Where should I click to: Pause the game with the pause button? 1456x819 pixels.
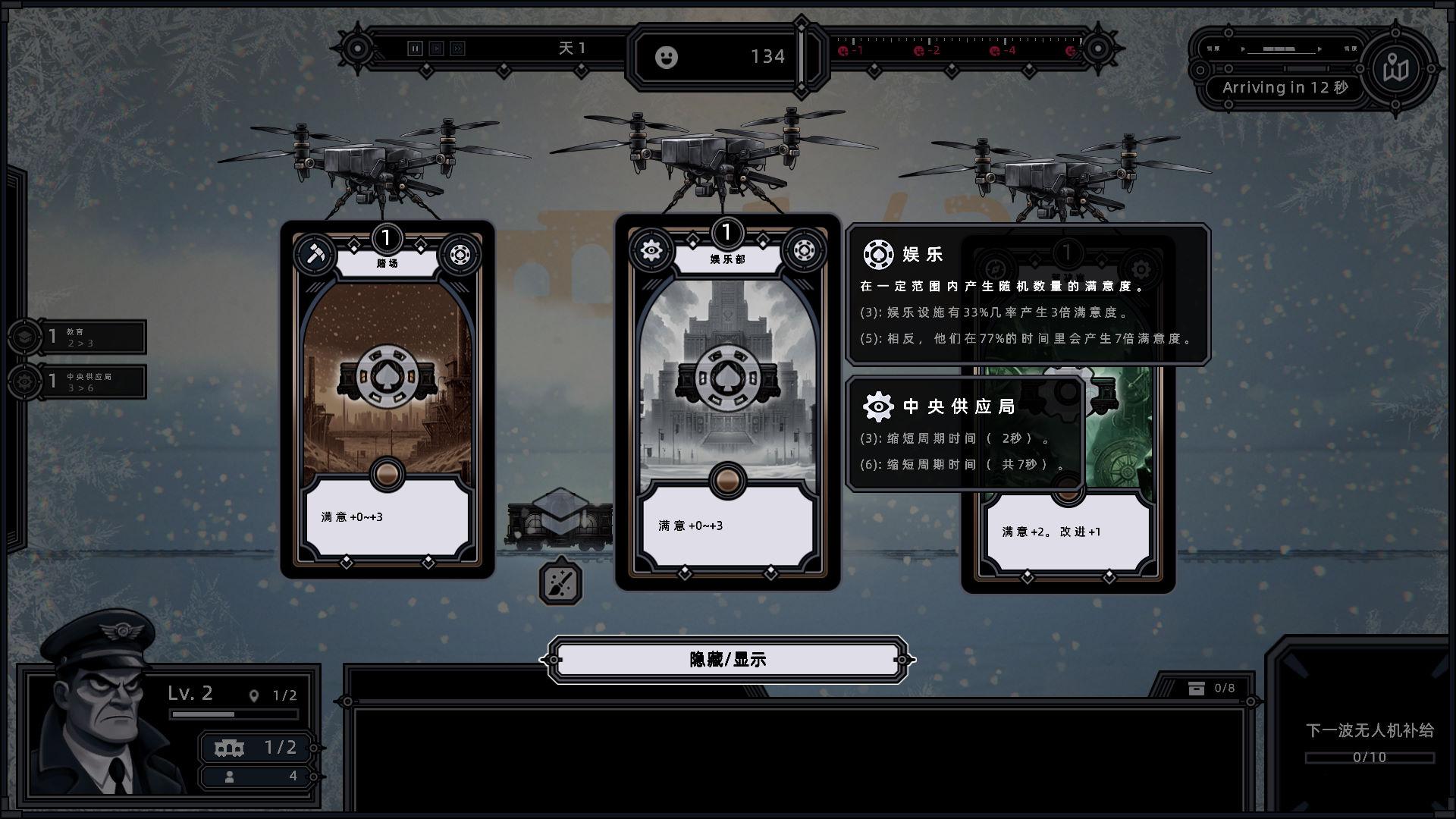[x=415, y=49]
